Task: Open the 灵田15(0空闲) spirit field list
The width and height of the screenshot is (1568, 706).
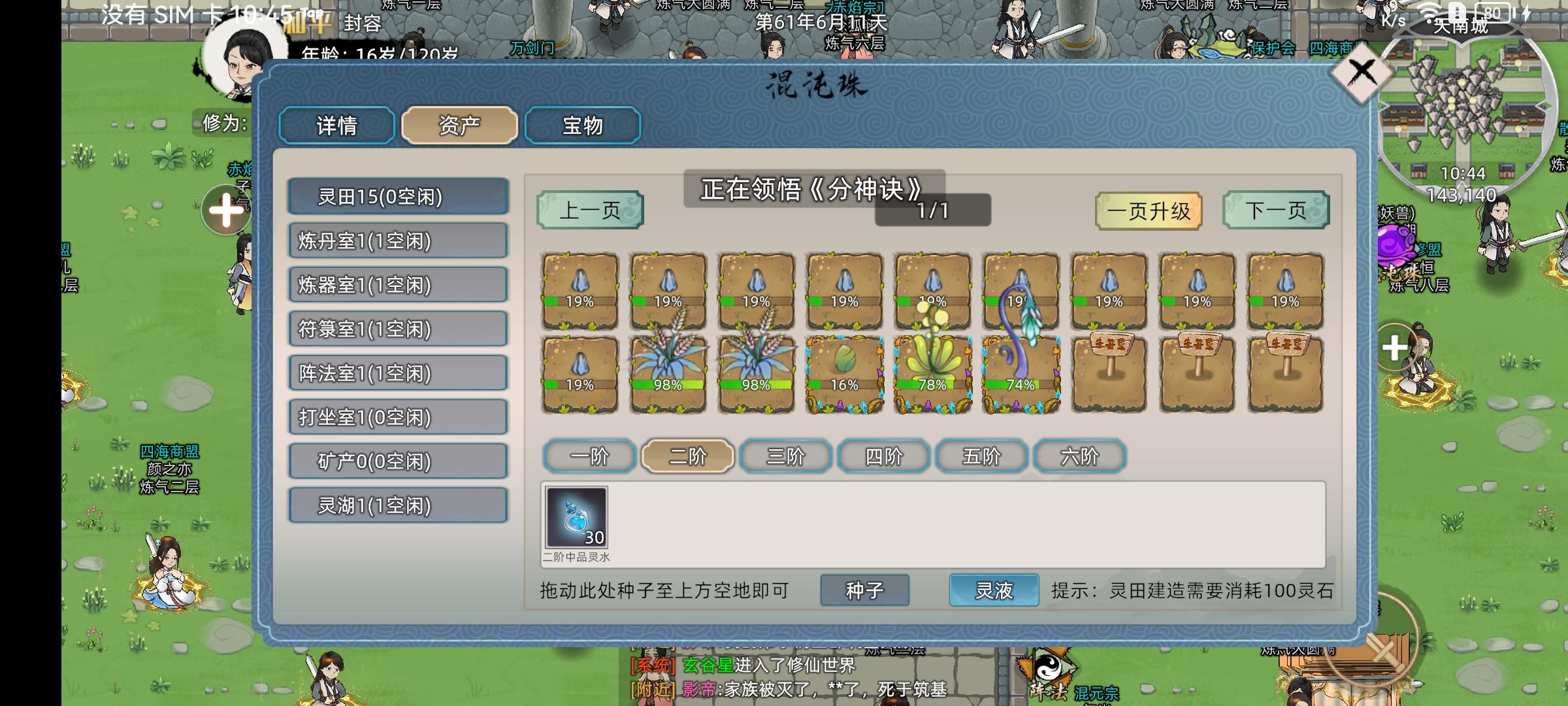Action: click(x=398, y=198)
